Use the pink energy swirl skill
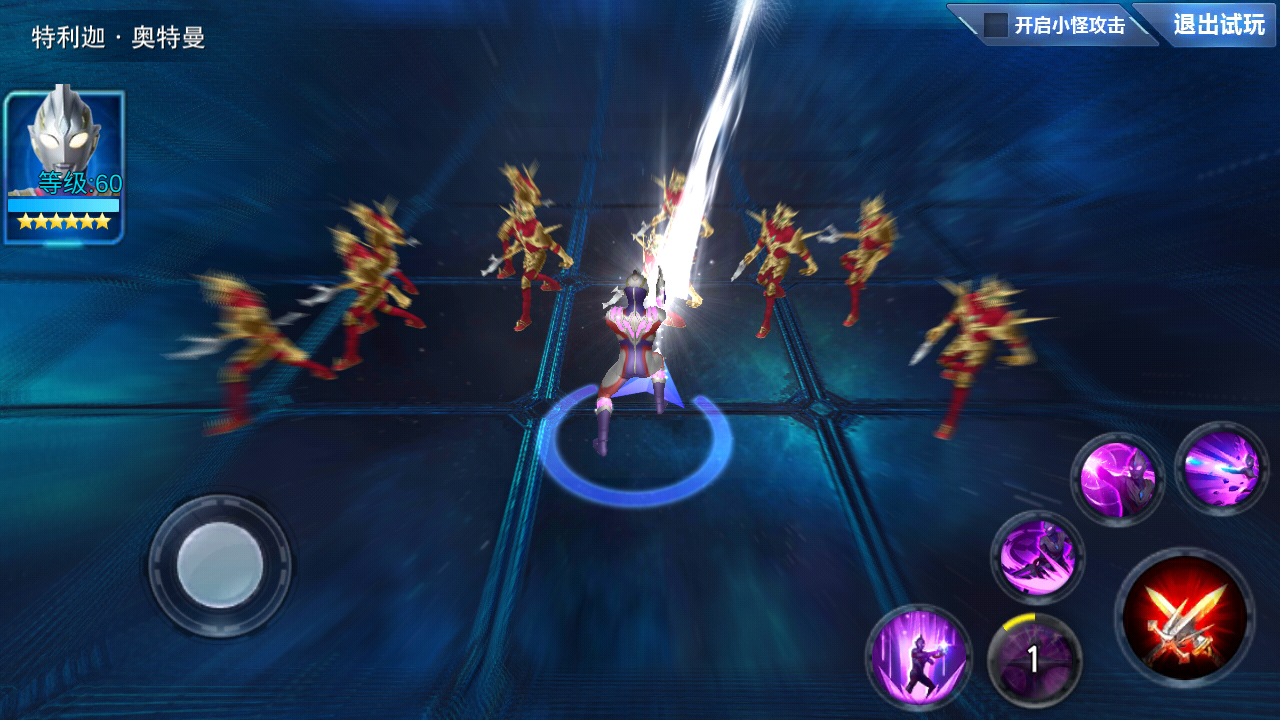 click(1117, 480)
